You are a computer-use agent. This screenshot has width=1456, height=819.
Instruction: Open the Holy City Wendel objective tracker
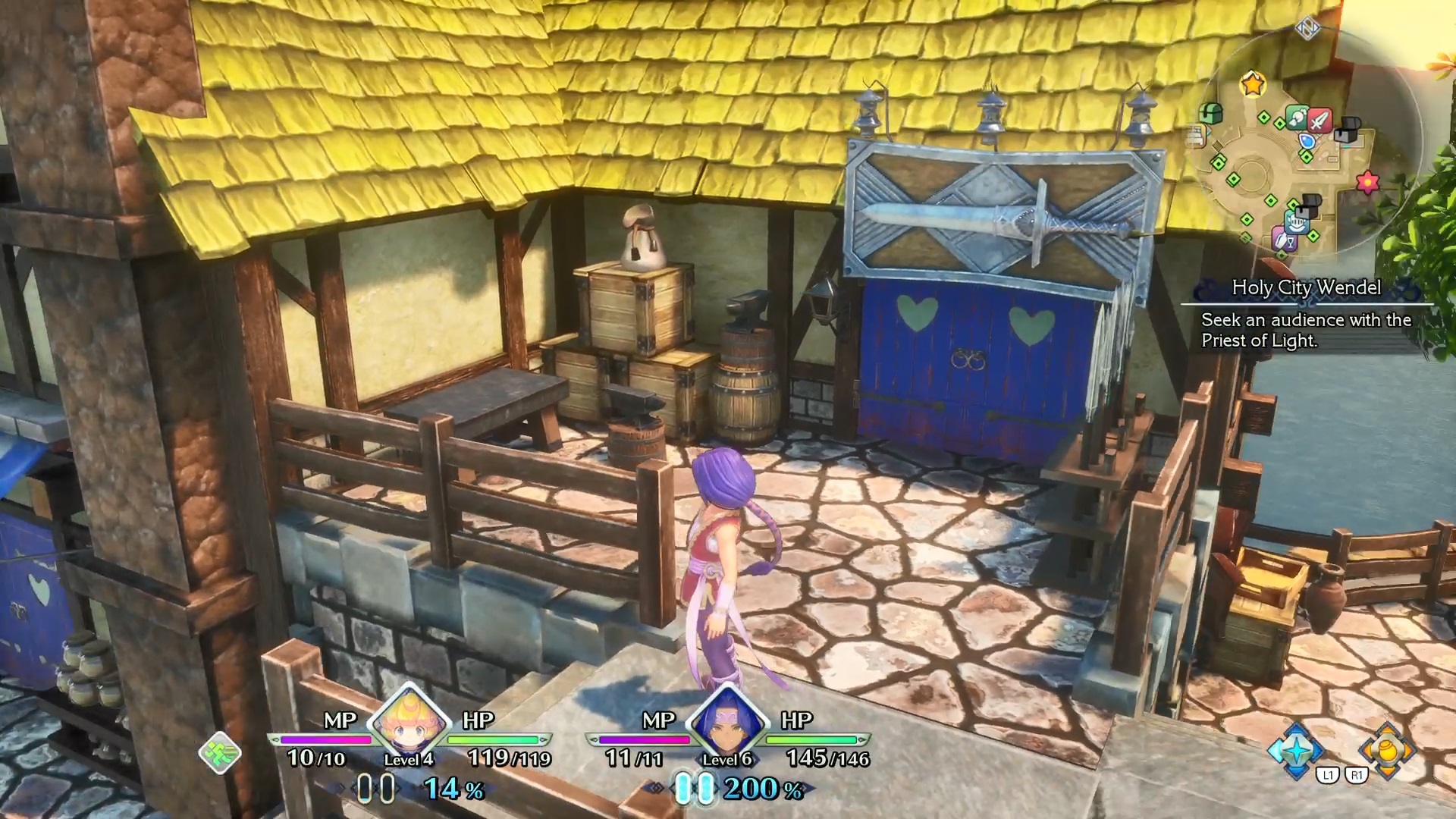click(x=1306, y=313)
